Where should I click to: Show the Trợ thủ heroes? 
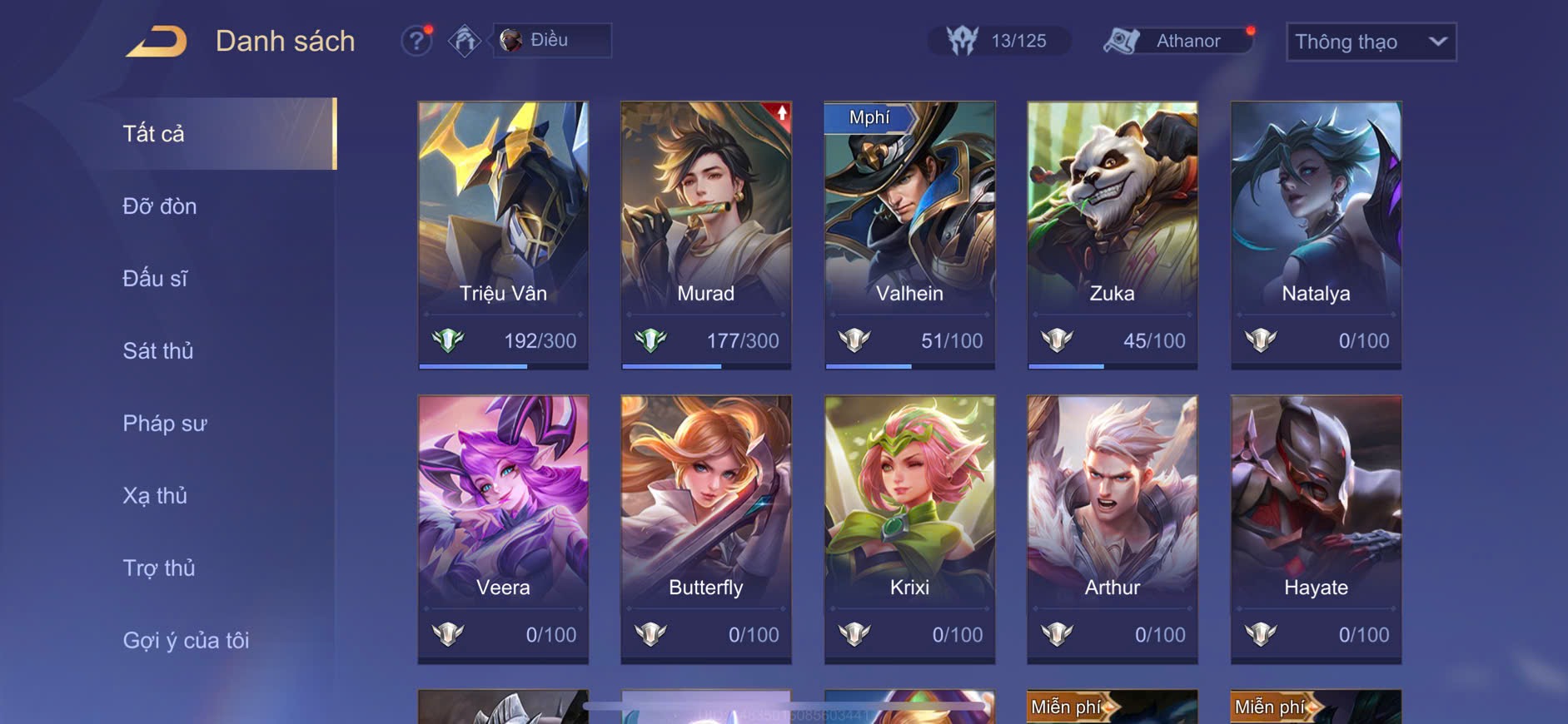[x=159, y=568]
